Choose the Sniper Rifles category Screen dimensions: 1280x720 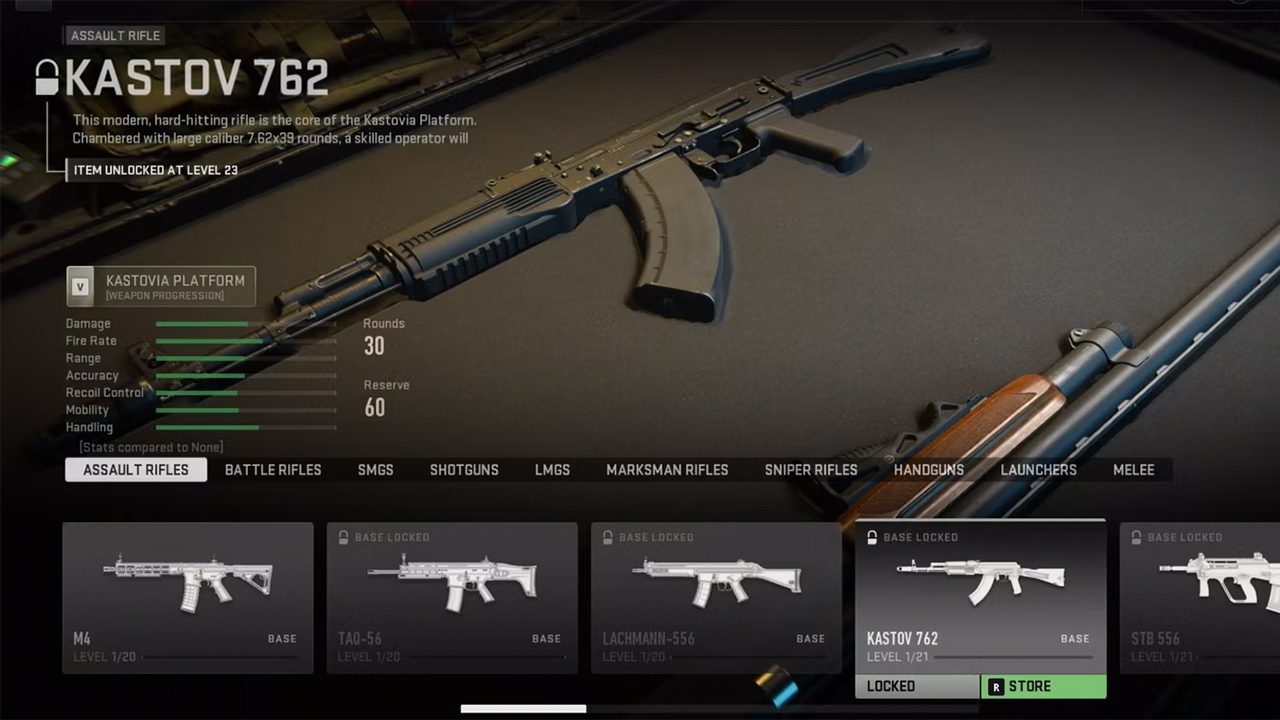(x=811, y=470)
